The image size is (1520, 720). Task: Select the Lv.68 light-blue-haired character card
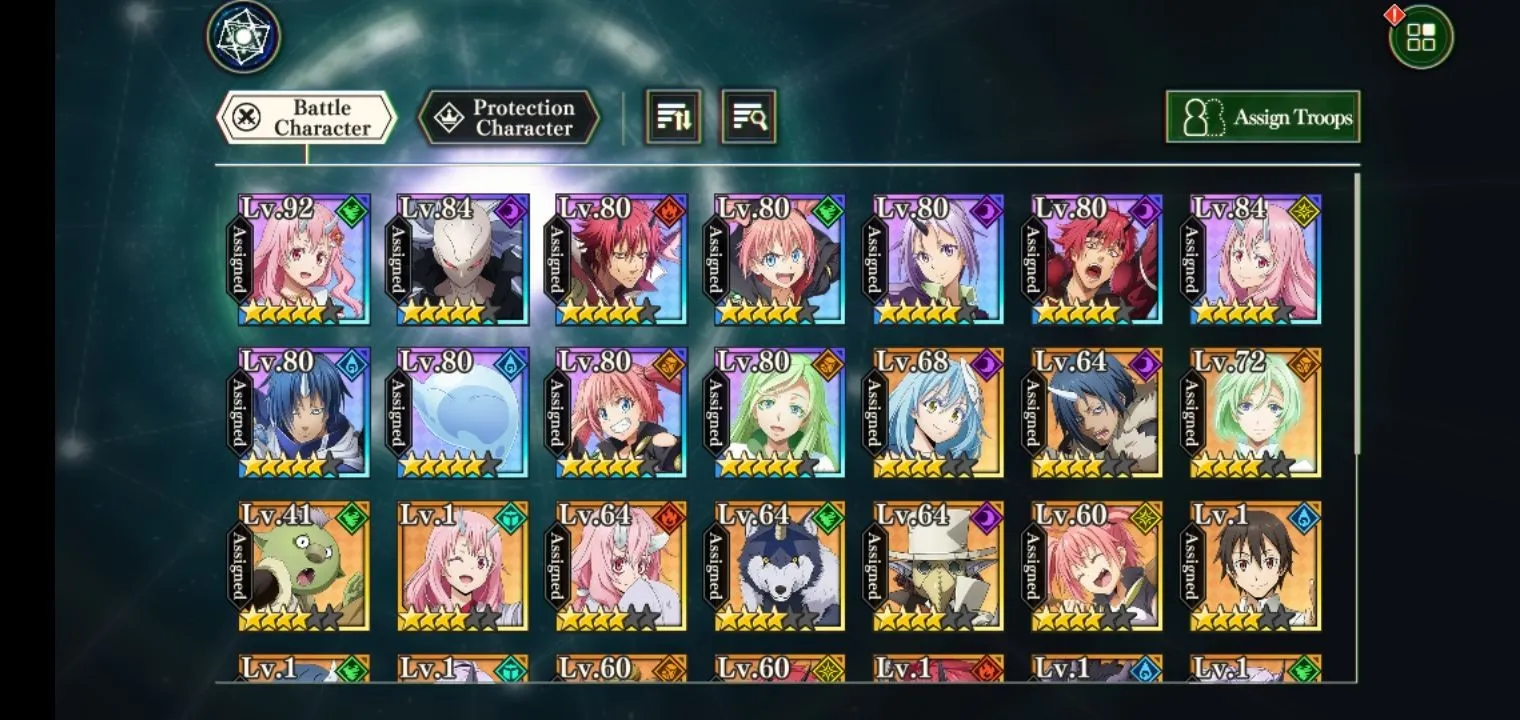[x=938, y=413]
